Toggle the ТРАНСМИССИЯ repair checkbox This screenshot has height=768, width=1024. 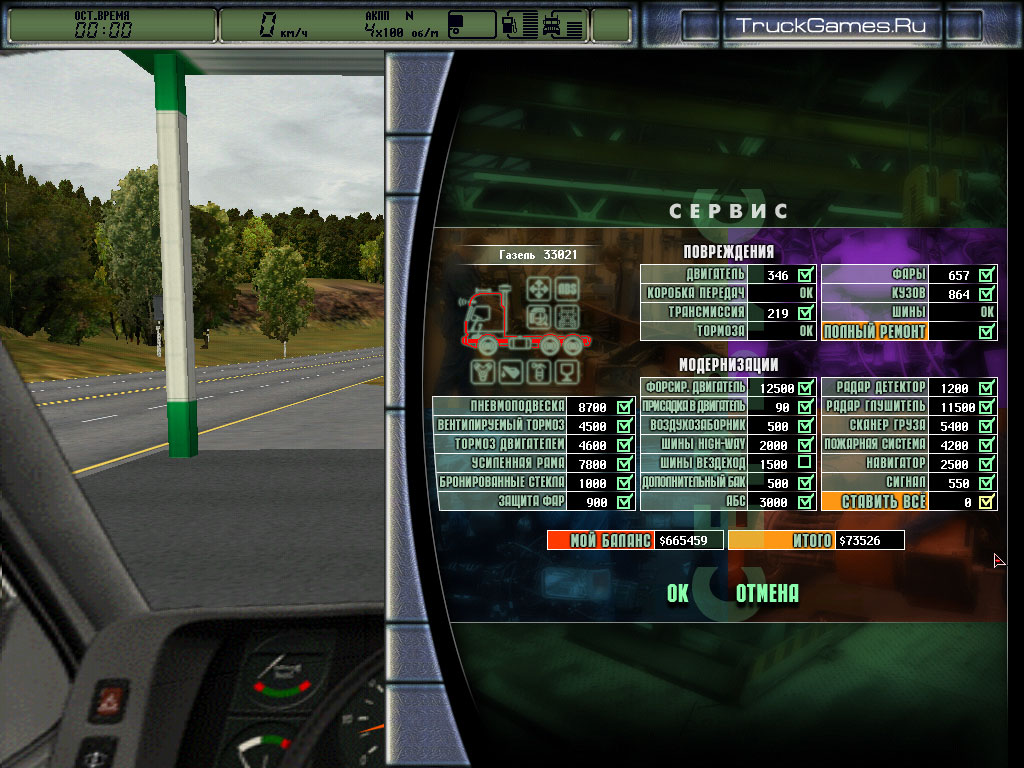point(806,312)
